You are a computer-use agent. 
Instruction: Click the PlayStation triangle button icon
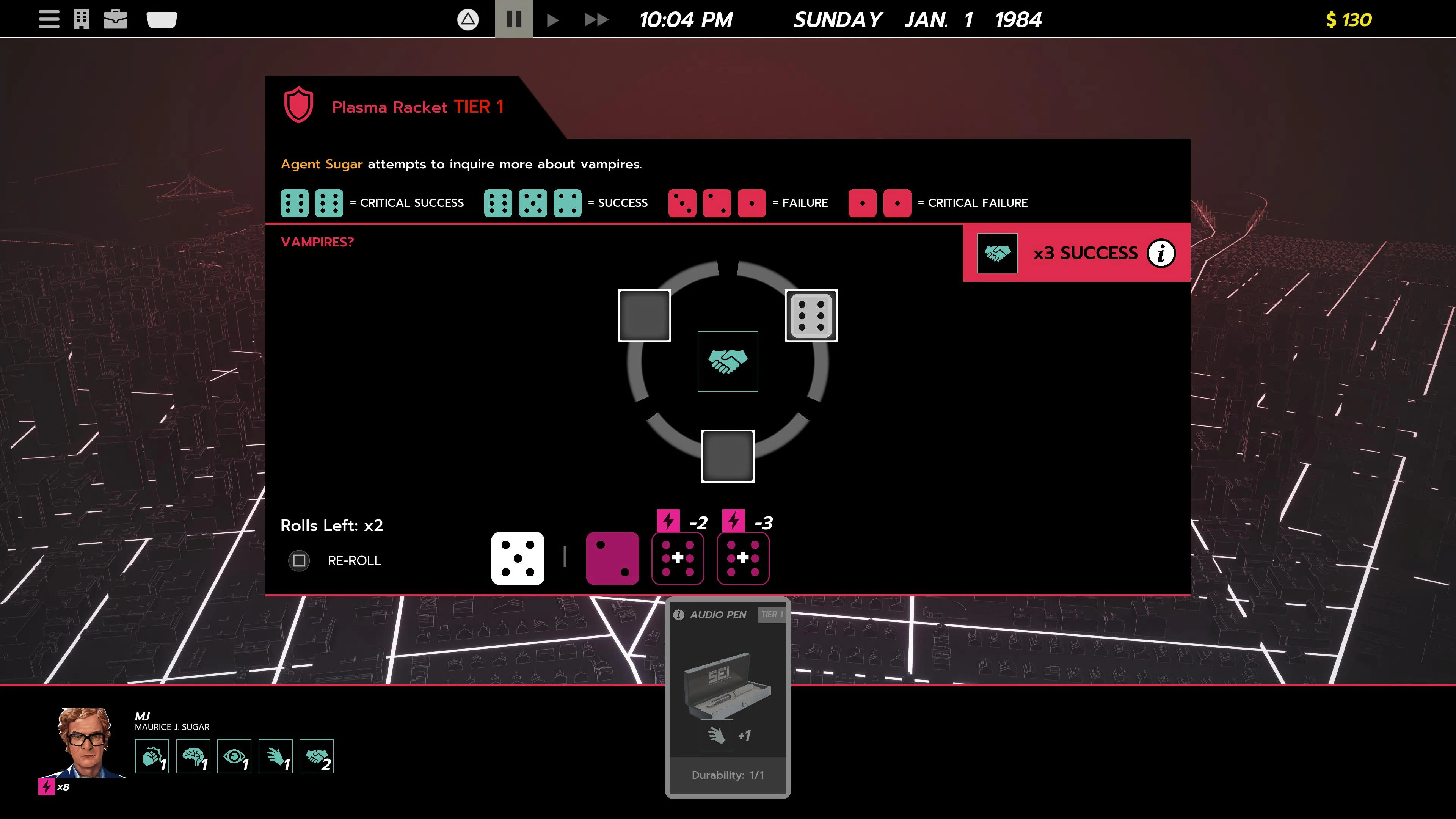[468, 19]
